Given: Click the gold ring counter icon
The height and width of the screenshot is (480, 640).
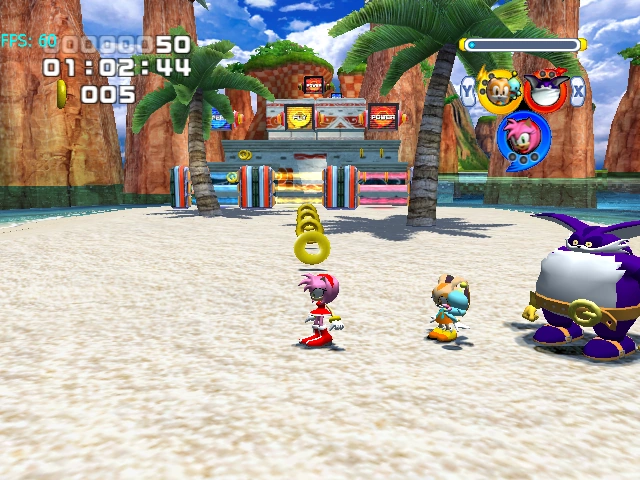Looking at the screenshot, I should (x=62, y=94).
